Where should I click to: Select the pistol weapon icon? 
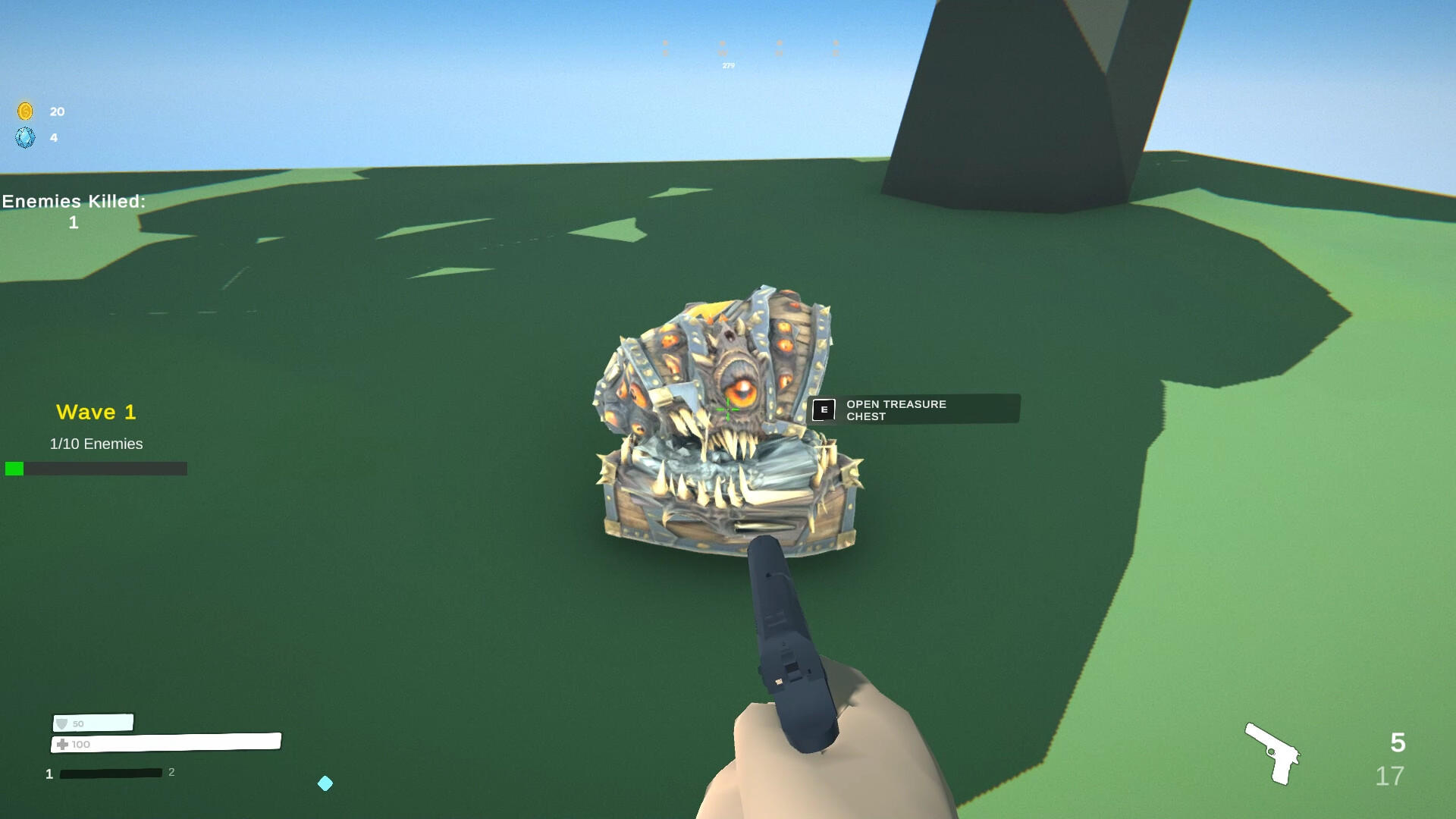(x=1272, y=753)
